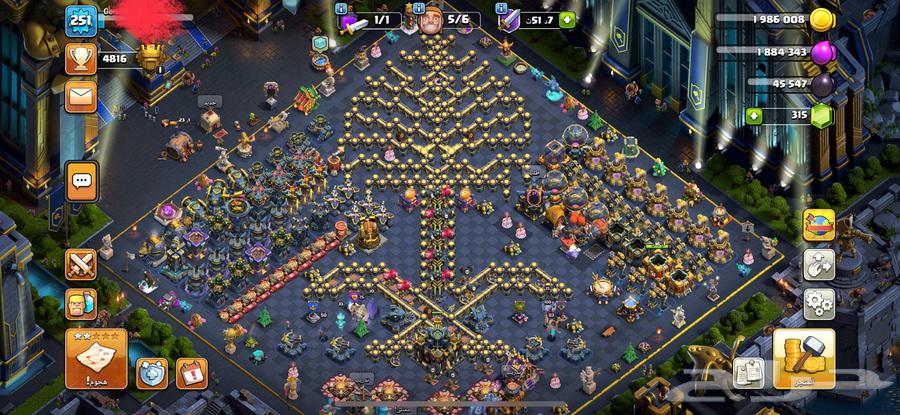
Task: Open the army barbarian icon
Action: tap(80, 307)
